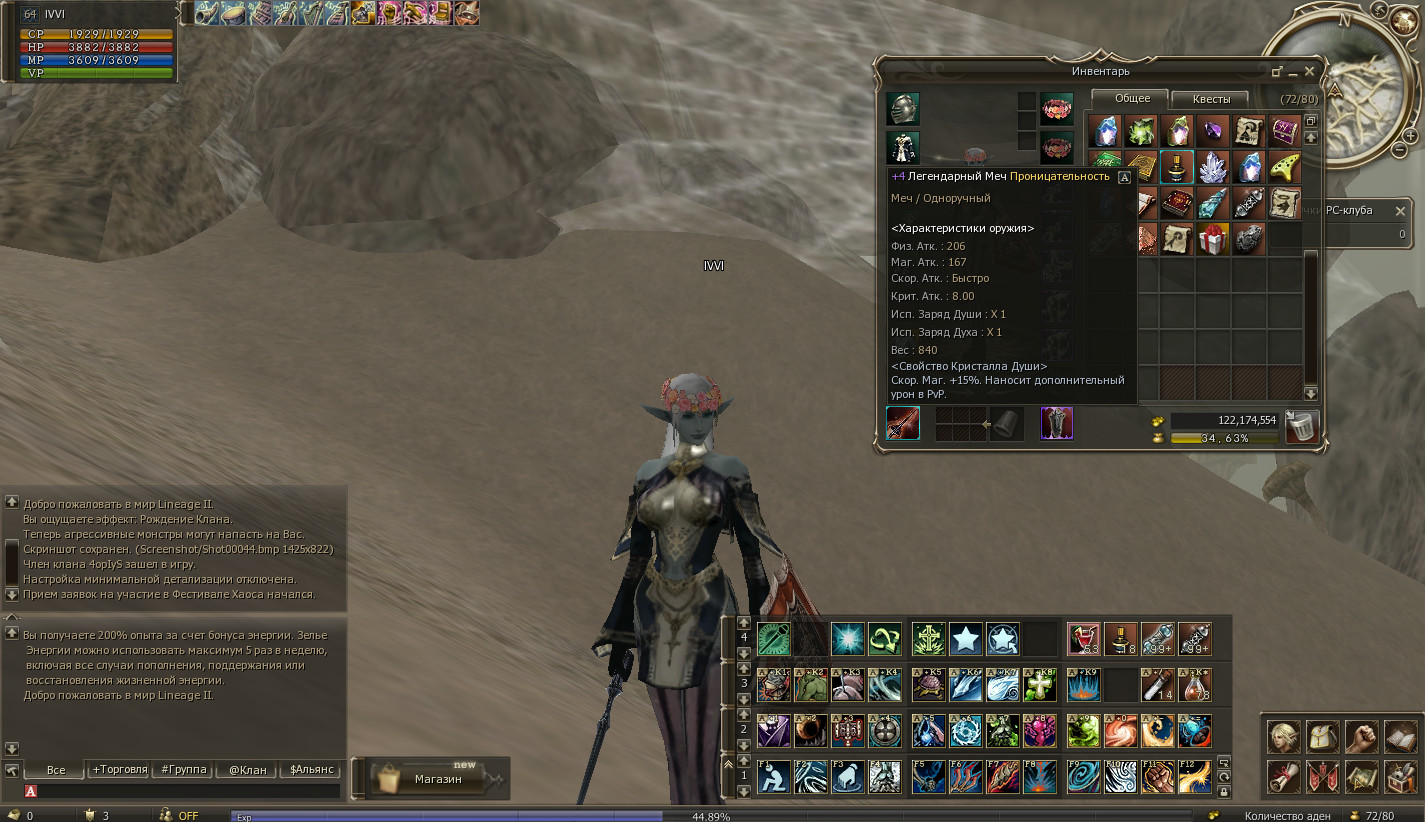Viewport: 1425px width, 822px height.
Task: Activate the F11 fist skill
Action: pyautogui.click(x=1157, y=777)
